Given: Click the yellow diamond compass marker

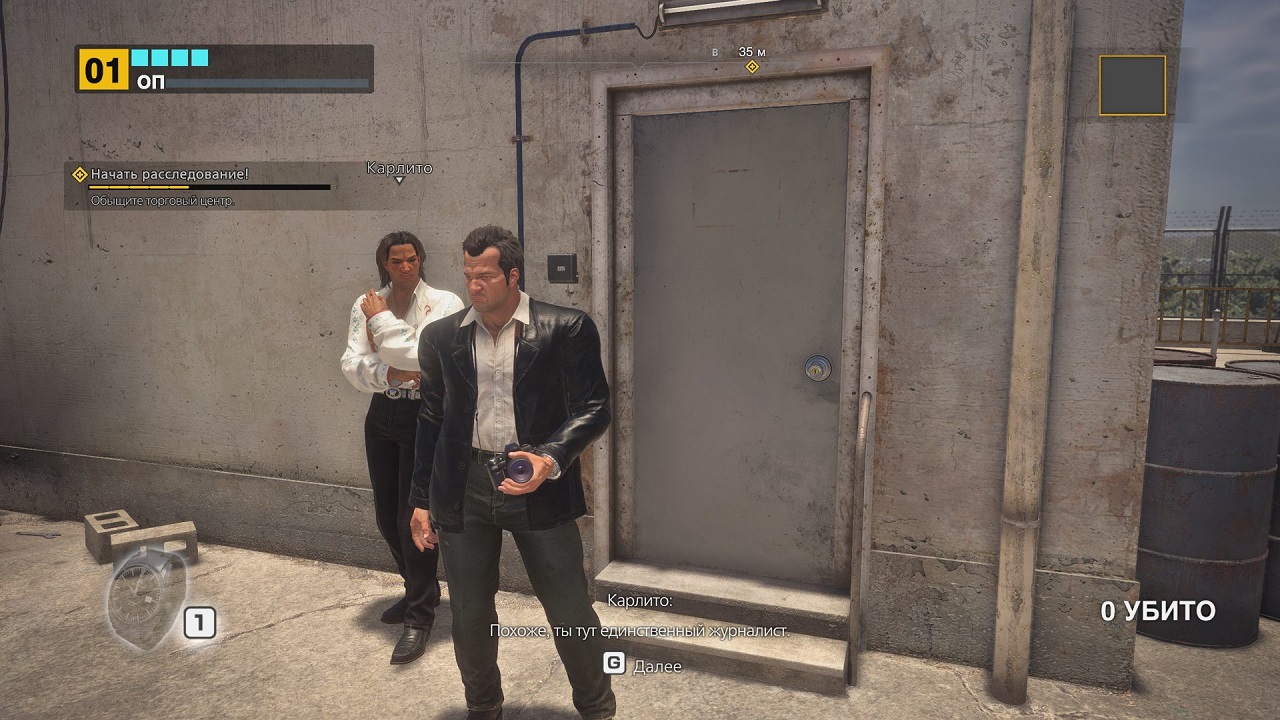Looking at the screenshot, I should tap(752, 67).
